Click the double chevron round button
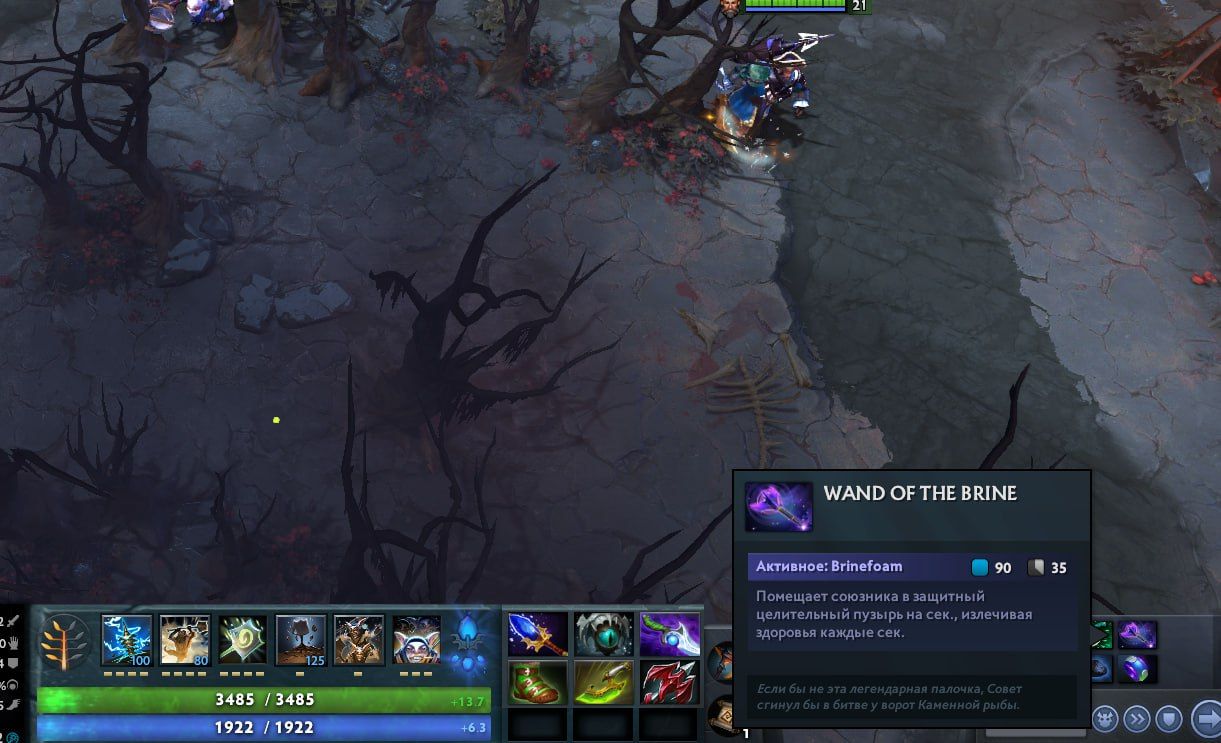Screen dimensions: 1221x743 1137,718
